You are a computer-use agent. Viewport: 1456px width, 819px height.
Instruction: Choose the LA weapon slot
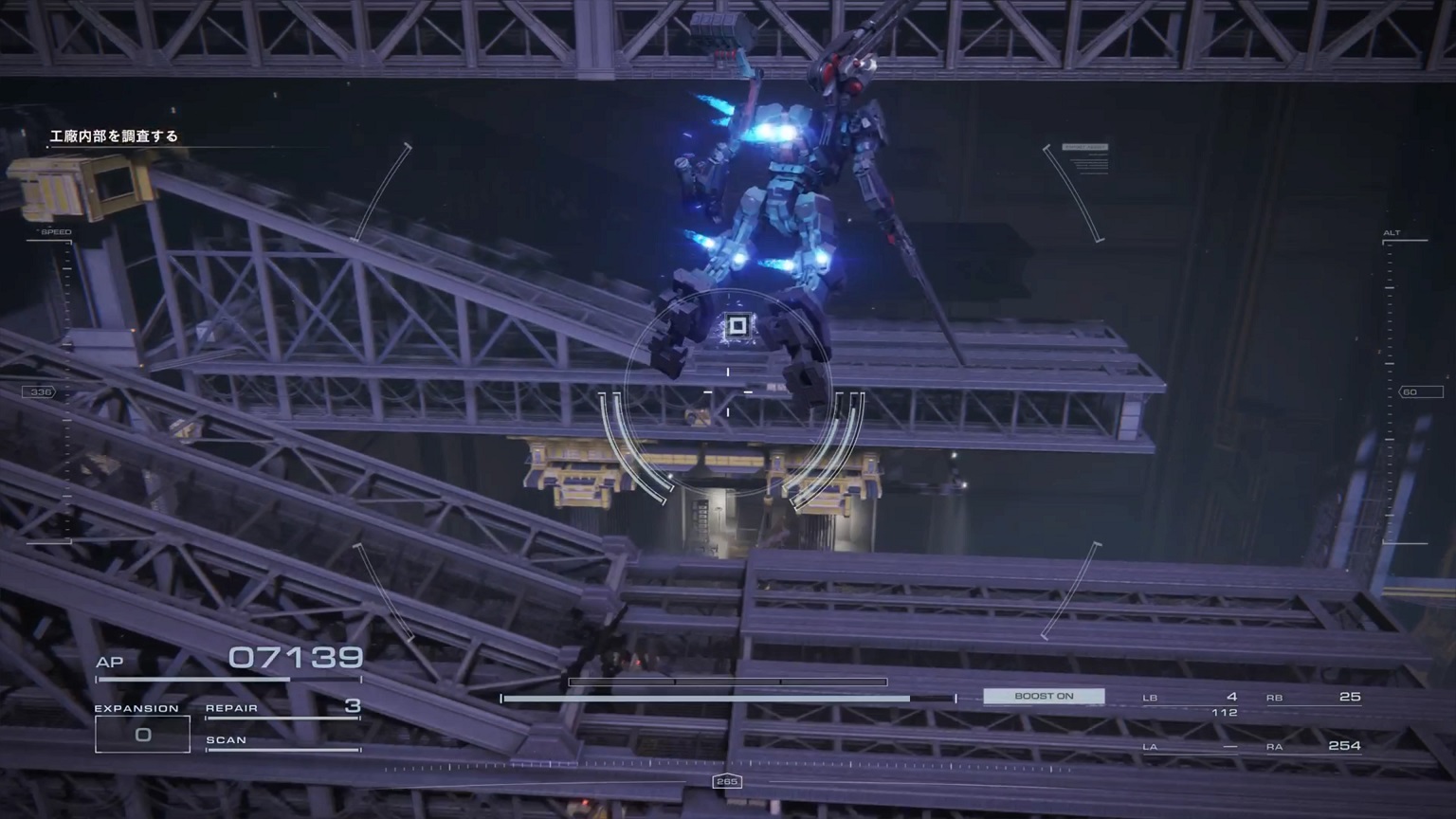1191,747
